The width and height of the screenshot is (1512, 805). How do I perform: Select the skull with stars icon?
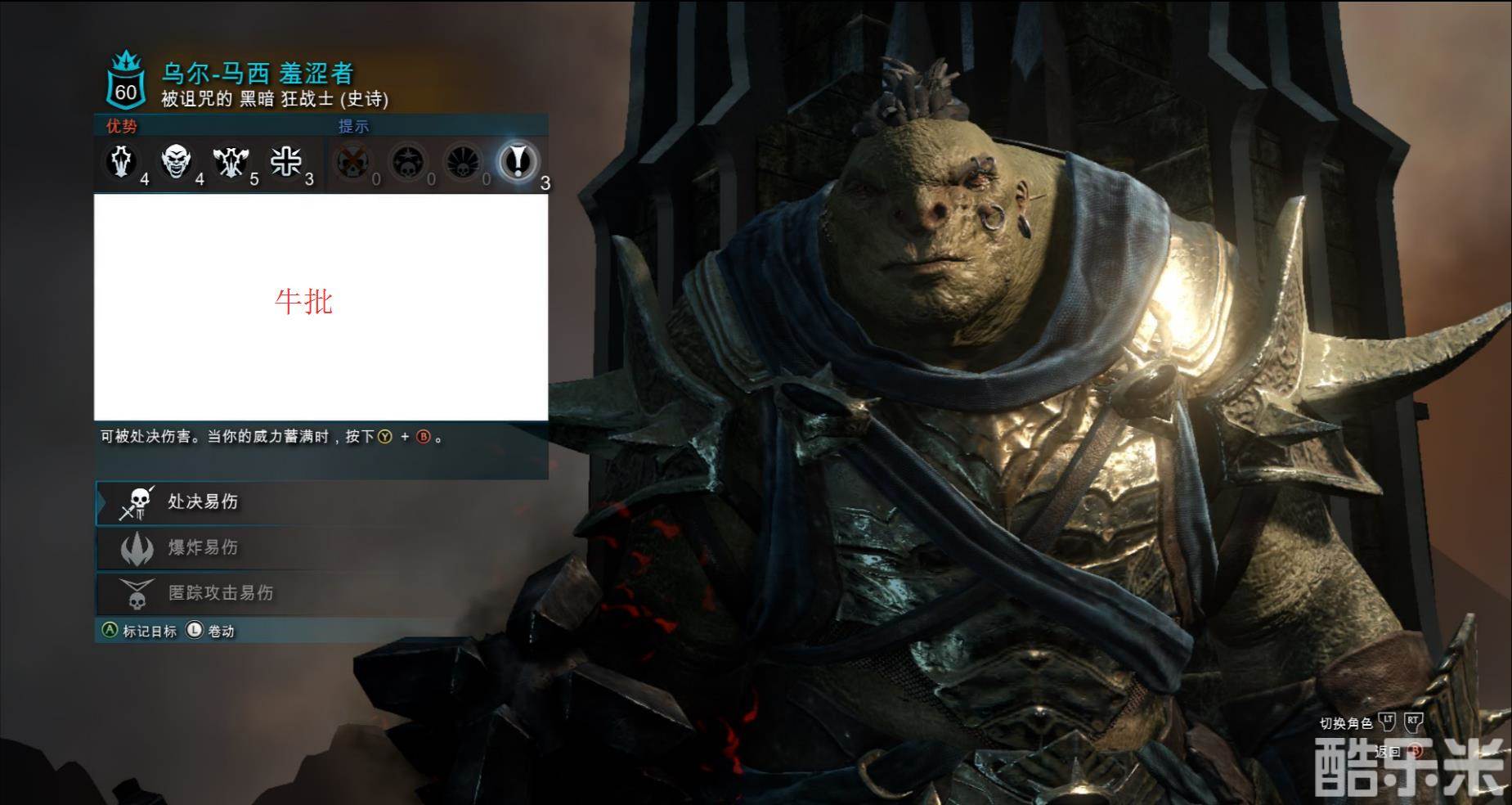(x=407, y=162)
